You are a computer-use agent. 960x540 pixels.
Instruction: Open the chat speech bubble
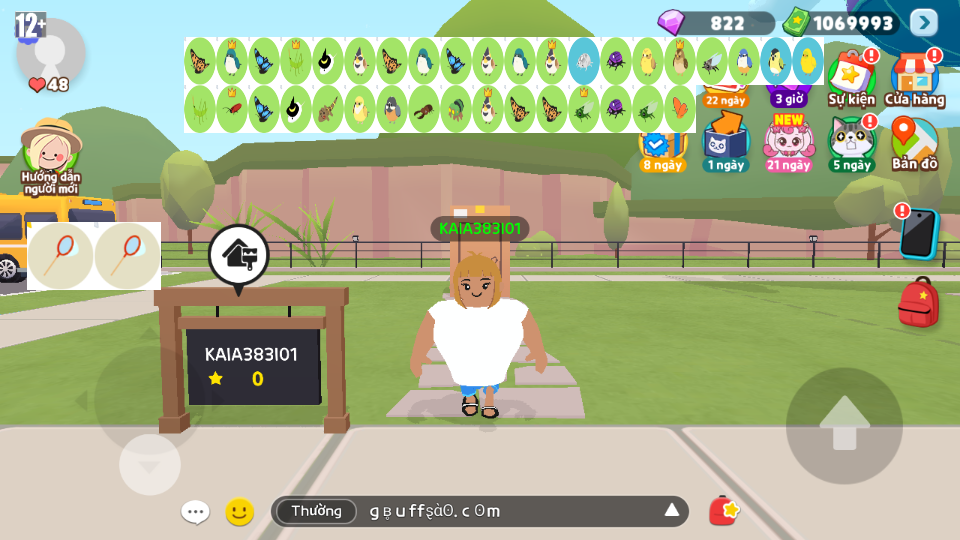(195, 512)
